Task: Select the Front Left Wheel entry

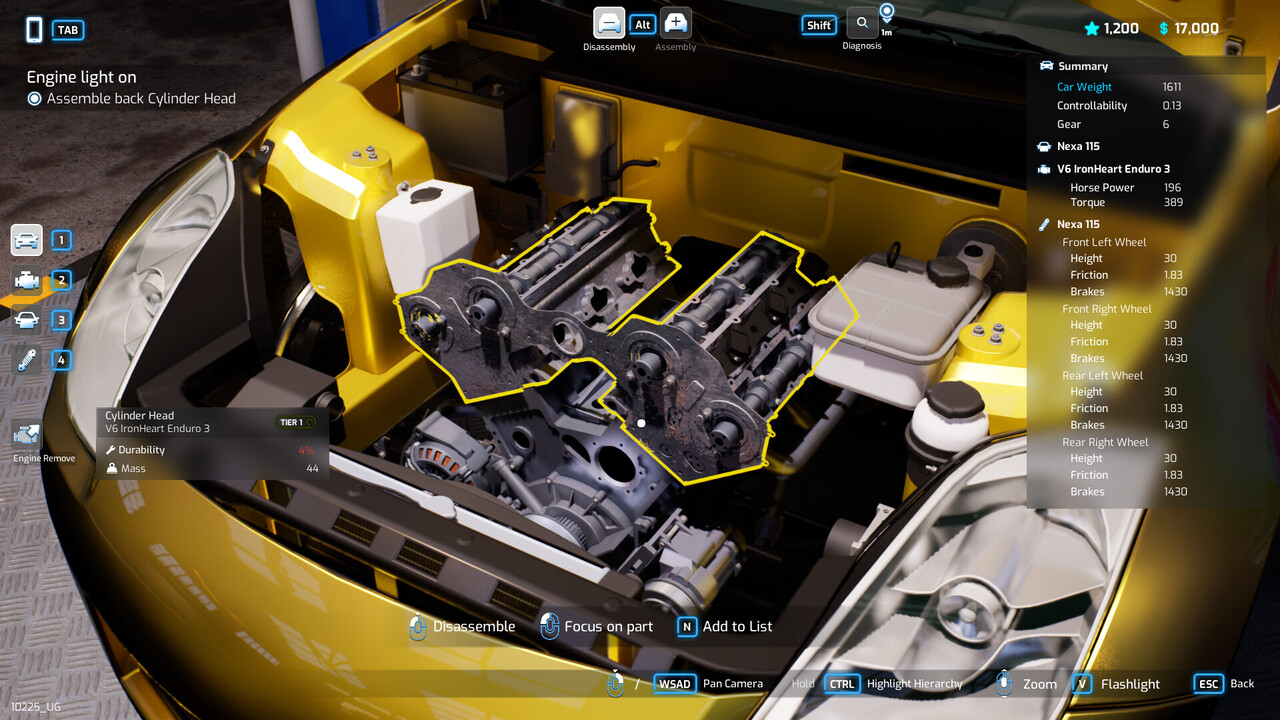Action: click(x=1104, y=242)
